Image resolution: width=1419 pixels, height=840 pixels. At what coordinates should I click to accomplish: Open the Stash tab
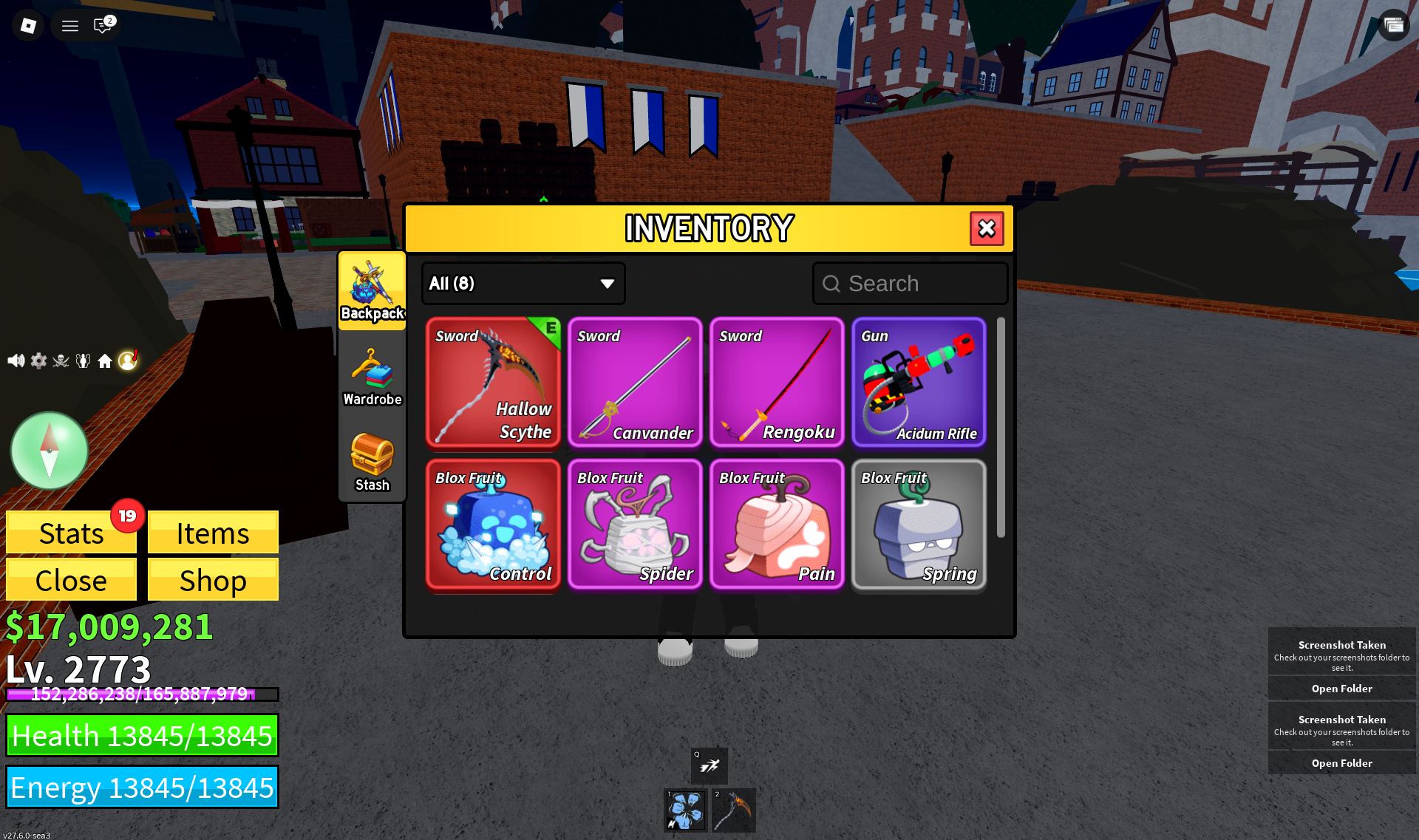(x=372, y=462)
